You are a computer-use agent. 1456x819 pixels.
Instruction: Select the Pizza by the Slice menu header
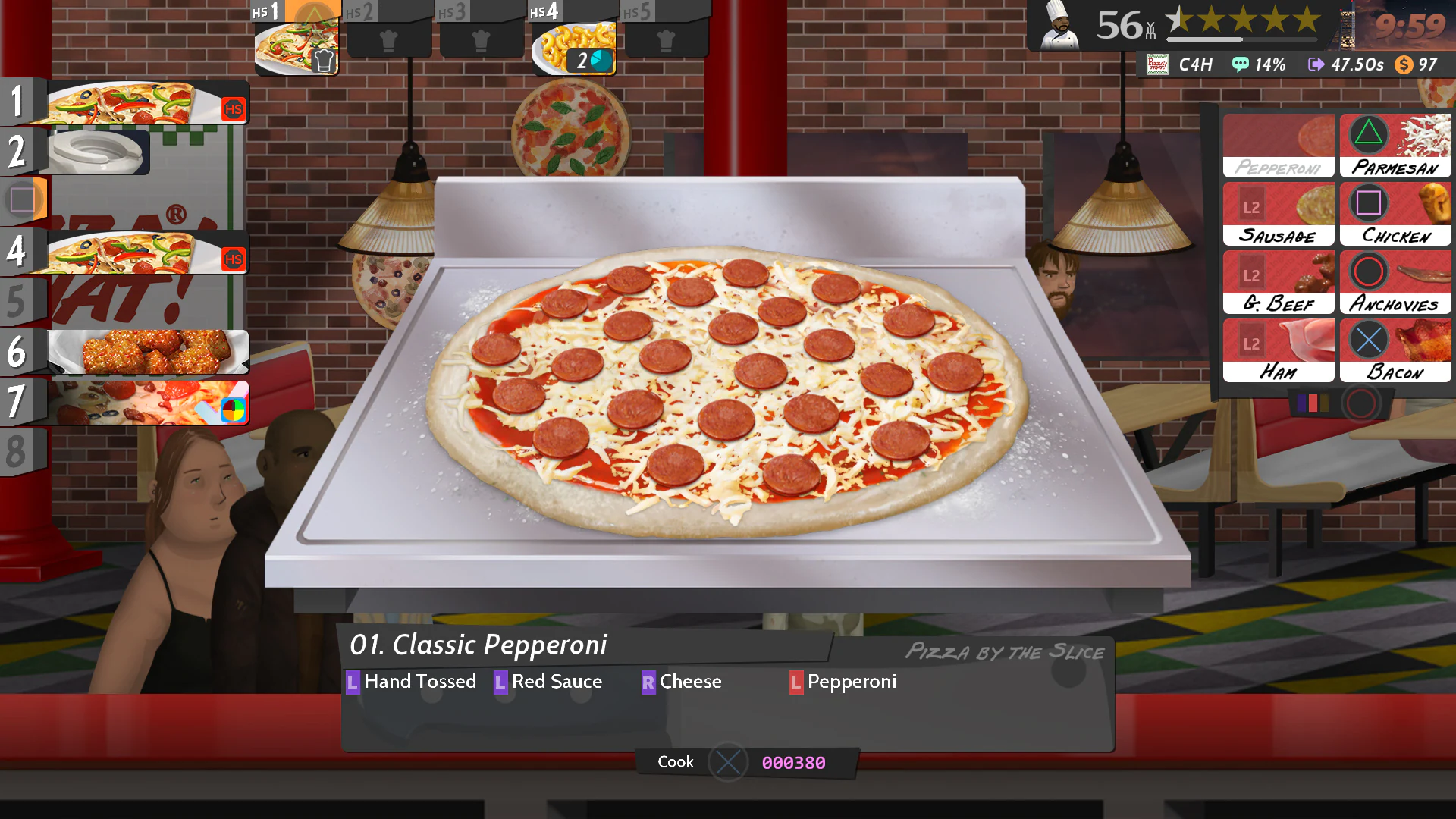[x=1005, y=652]
